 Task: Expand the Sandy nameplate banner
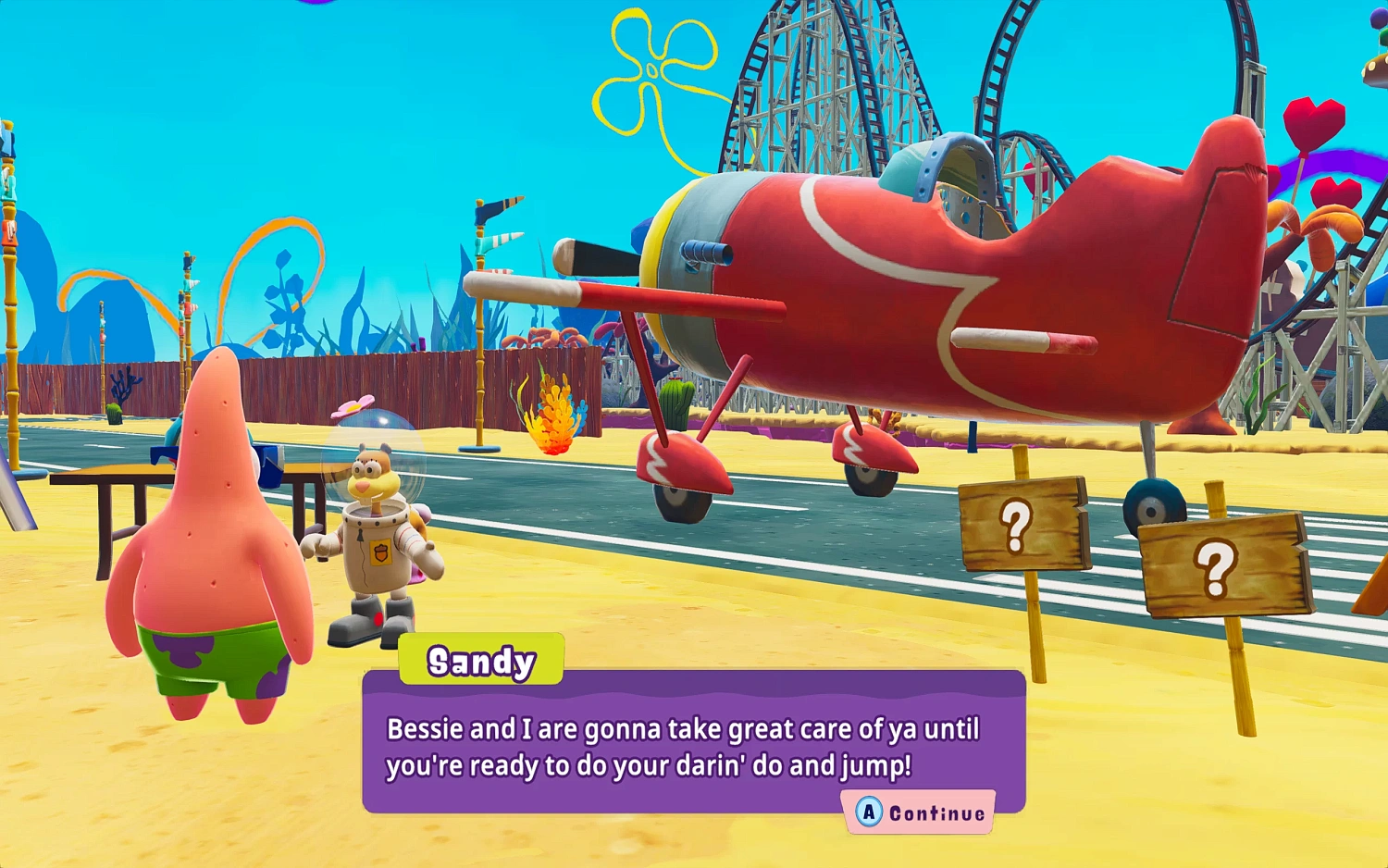[481, 660]
